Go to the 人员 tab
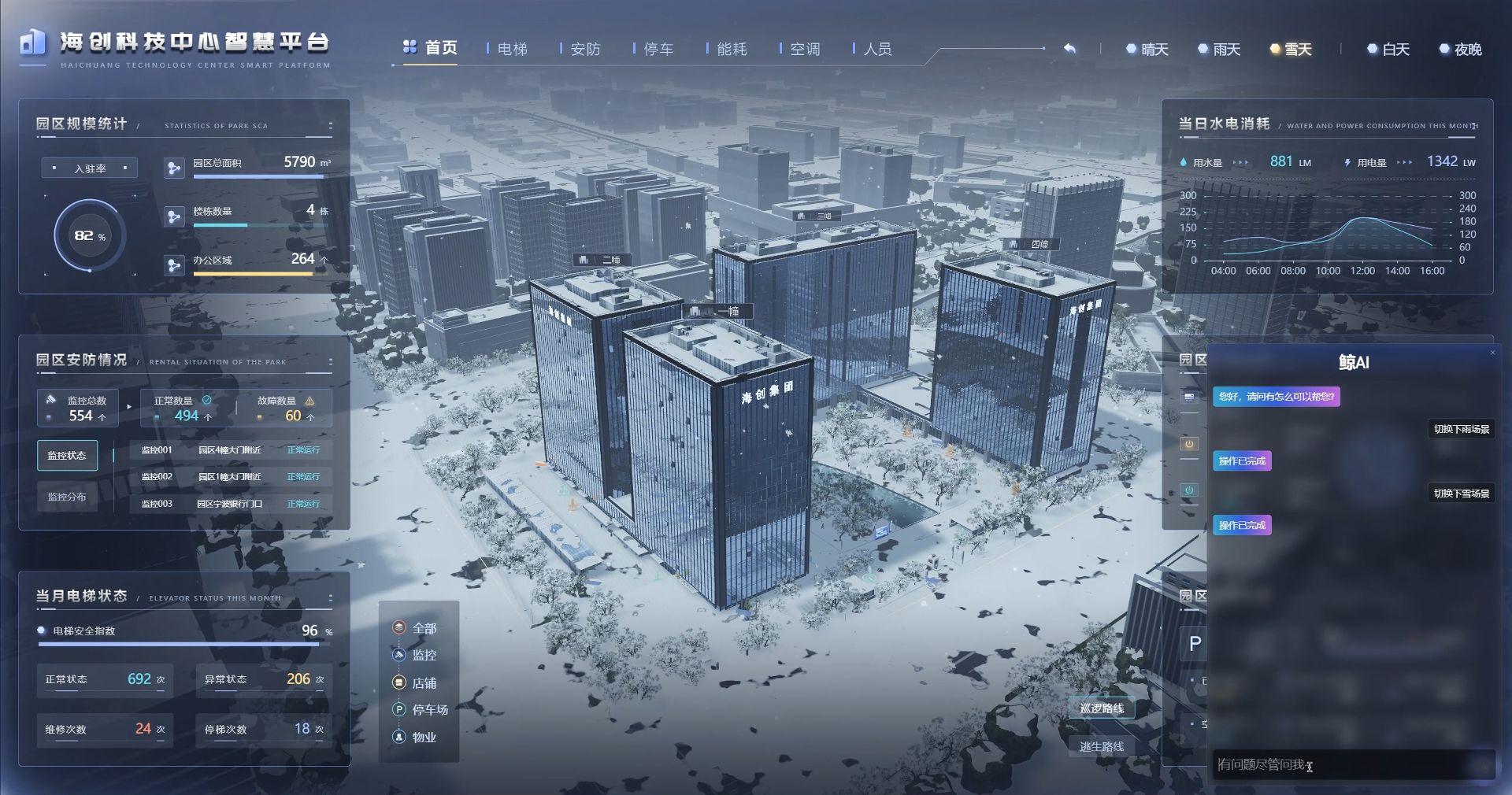The height and width of the screenshot is (795, 1512). pyautogui.click(x=877, y=49)
